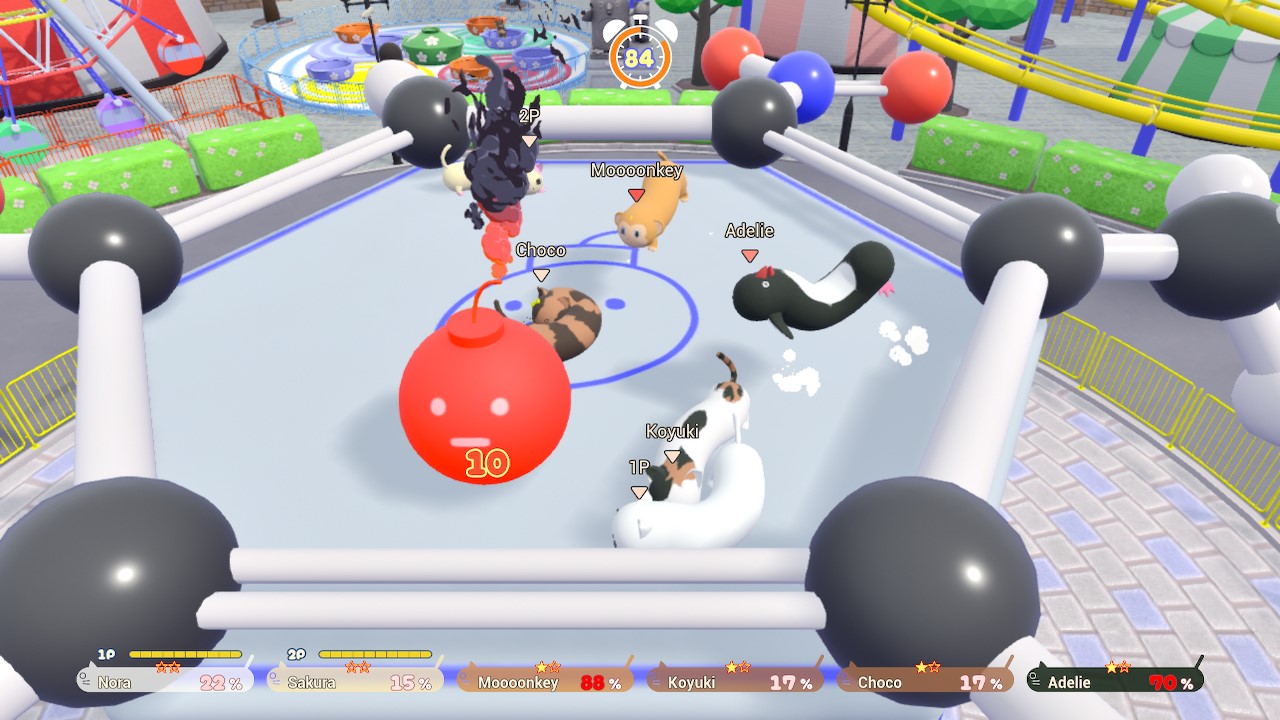Select the Koyuki floating name label
Screen dimensions: 1280x720
[x=675, y=430]
